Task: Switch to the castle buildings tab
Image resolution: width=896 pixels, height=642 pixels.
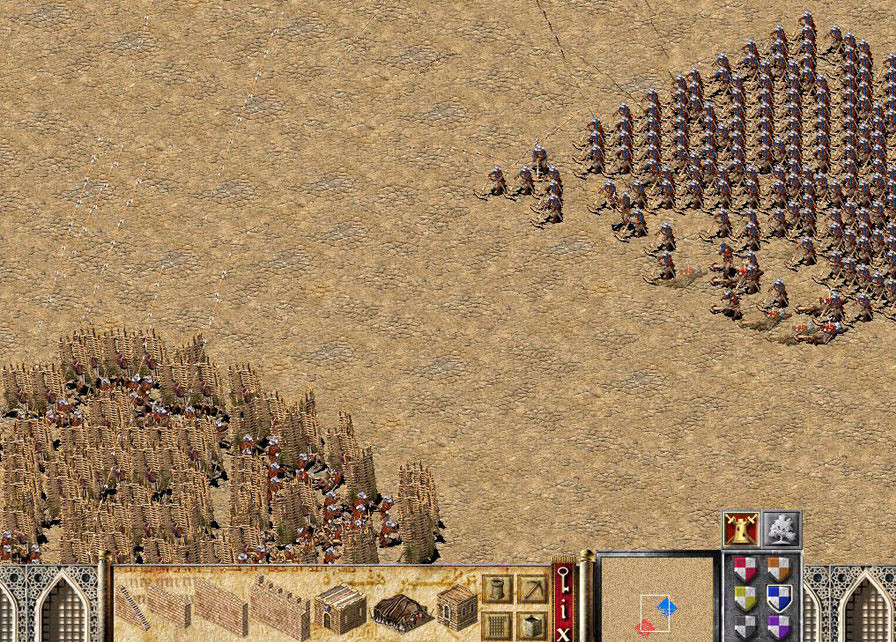Action: tap(740, 529)
